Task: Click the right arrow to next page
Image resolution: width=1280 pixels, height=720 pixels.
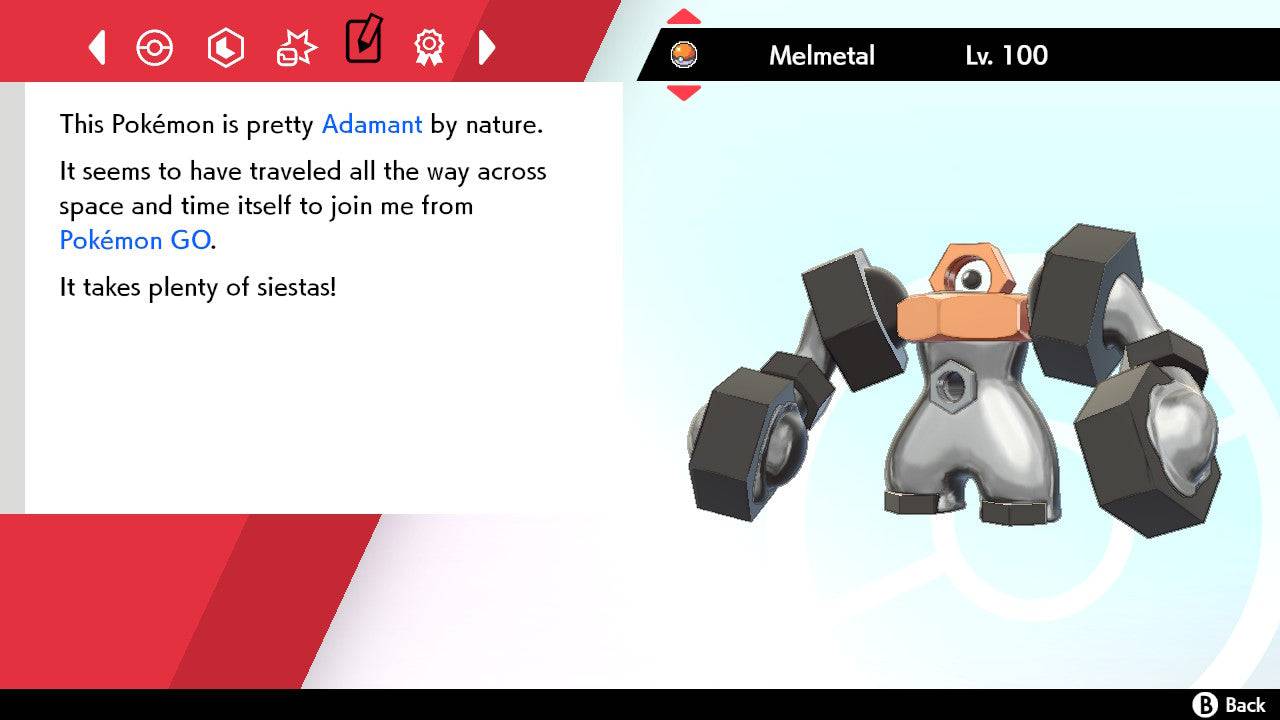Action: tap(488, 47)
